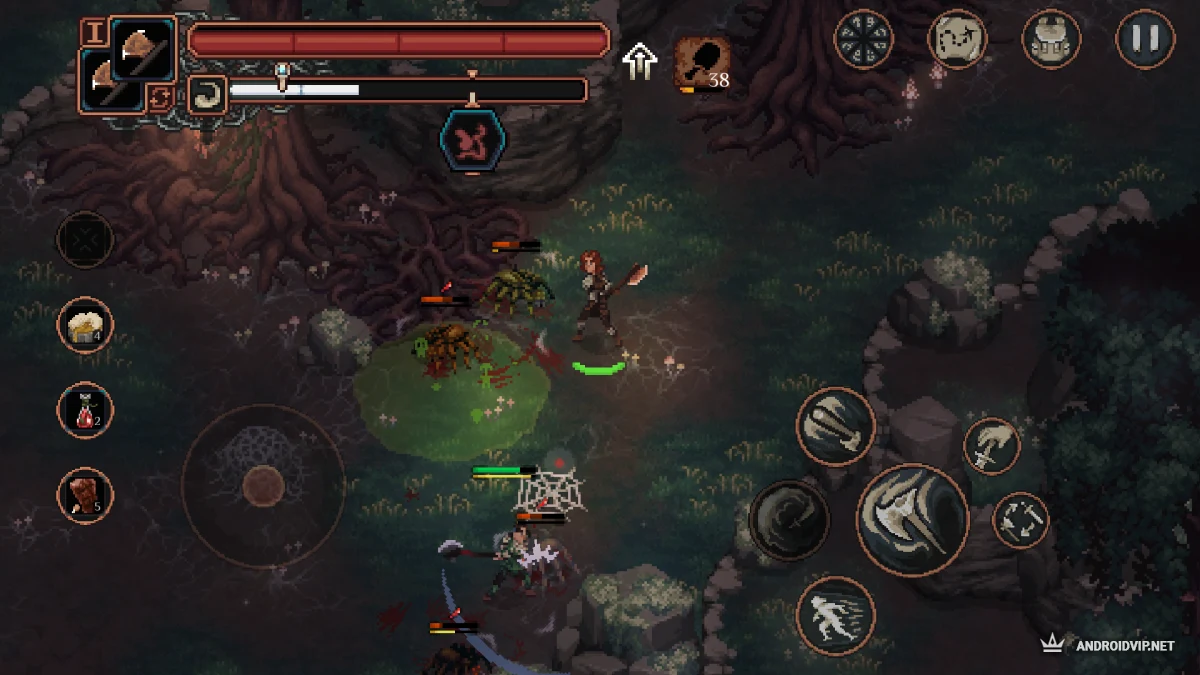The width and height of the screenshot is (1200, 675).
Task: Open the rune wheel menu
Action: [863, 39]
